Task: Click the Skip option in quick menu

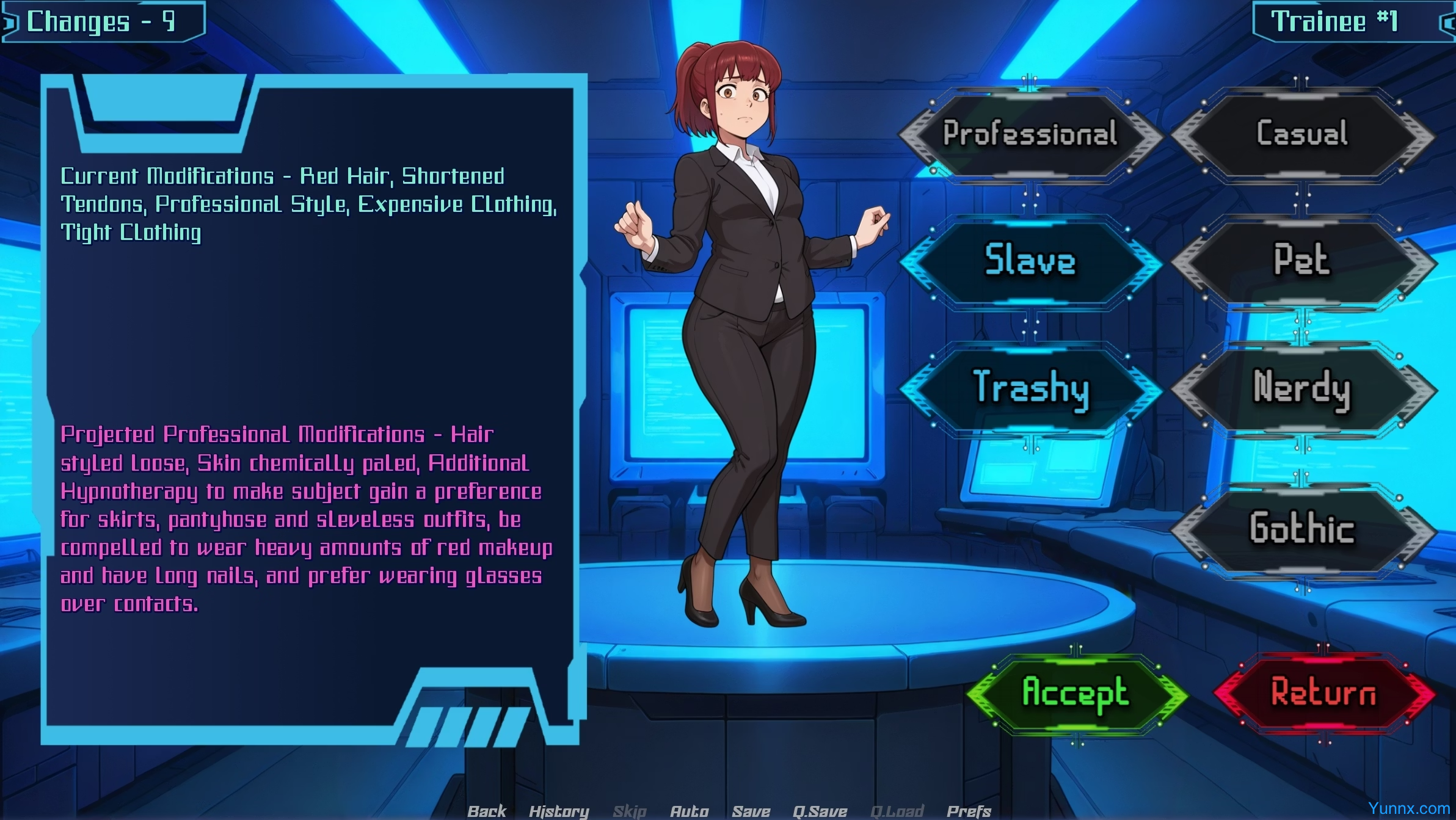Action: pyautogui.click(x=630, y=811)
